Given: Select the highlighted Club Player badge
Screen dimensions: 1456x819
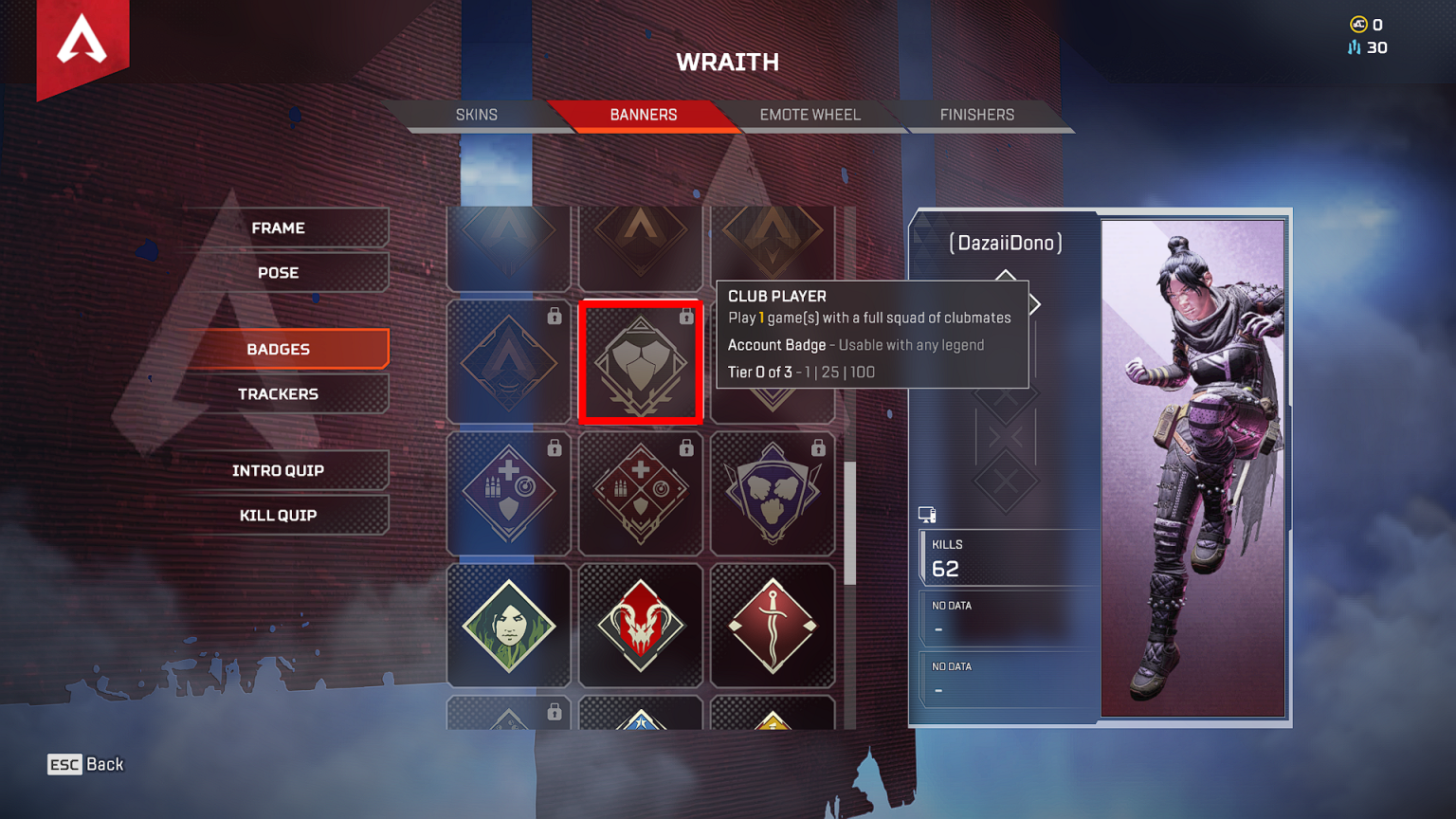Looking at the screenshot, I should tap(641, 361).
